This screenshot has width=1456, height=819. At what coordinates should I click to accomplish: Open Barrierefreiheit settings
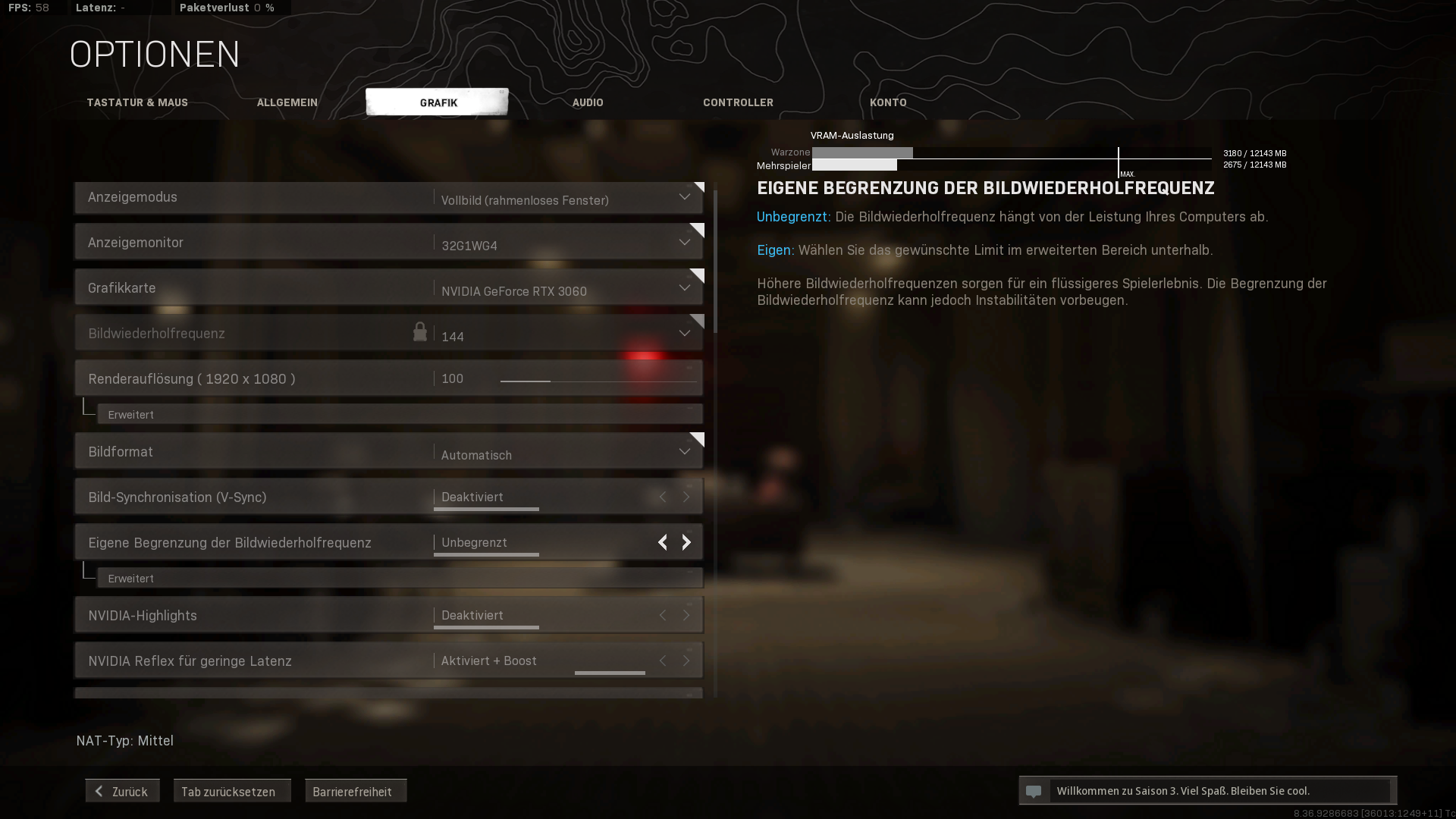[x=356, y=790]
